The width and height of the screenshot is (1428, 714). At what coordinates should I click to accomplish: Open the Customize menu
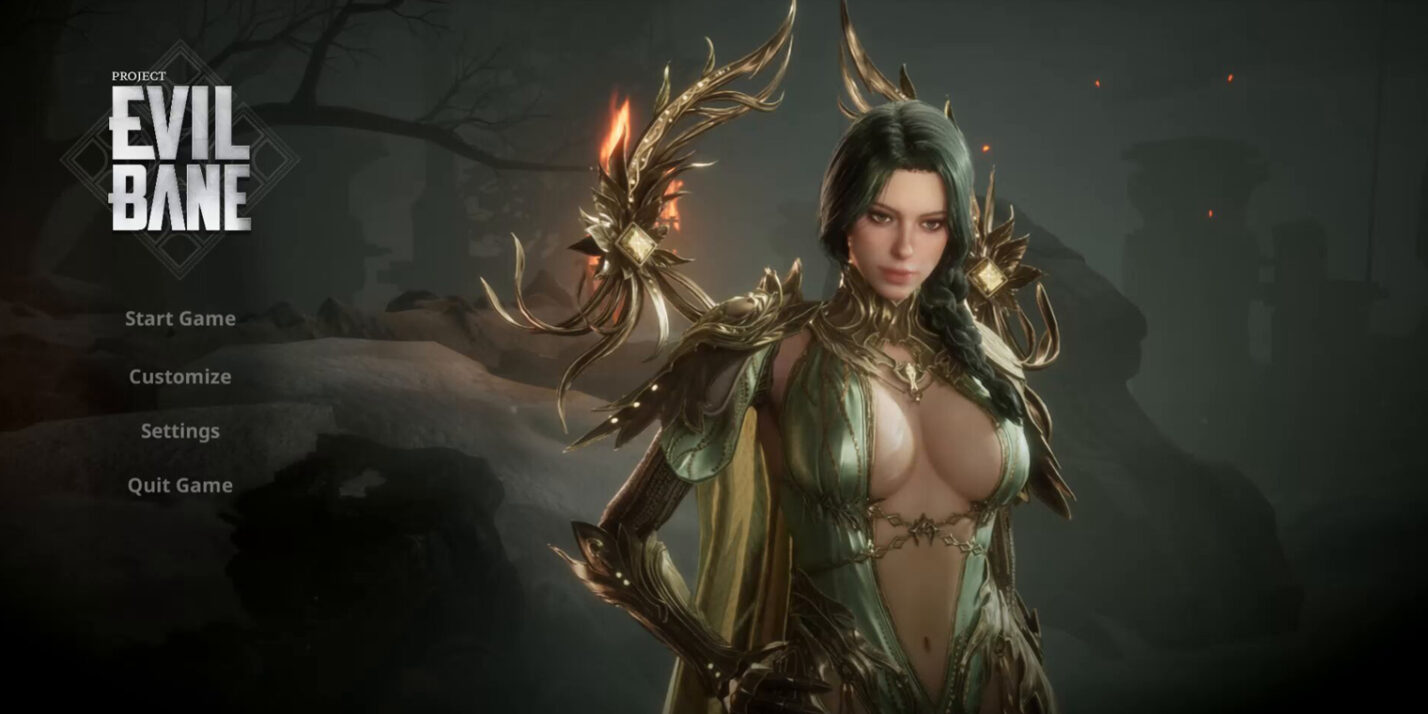[x=180, y=377]
